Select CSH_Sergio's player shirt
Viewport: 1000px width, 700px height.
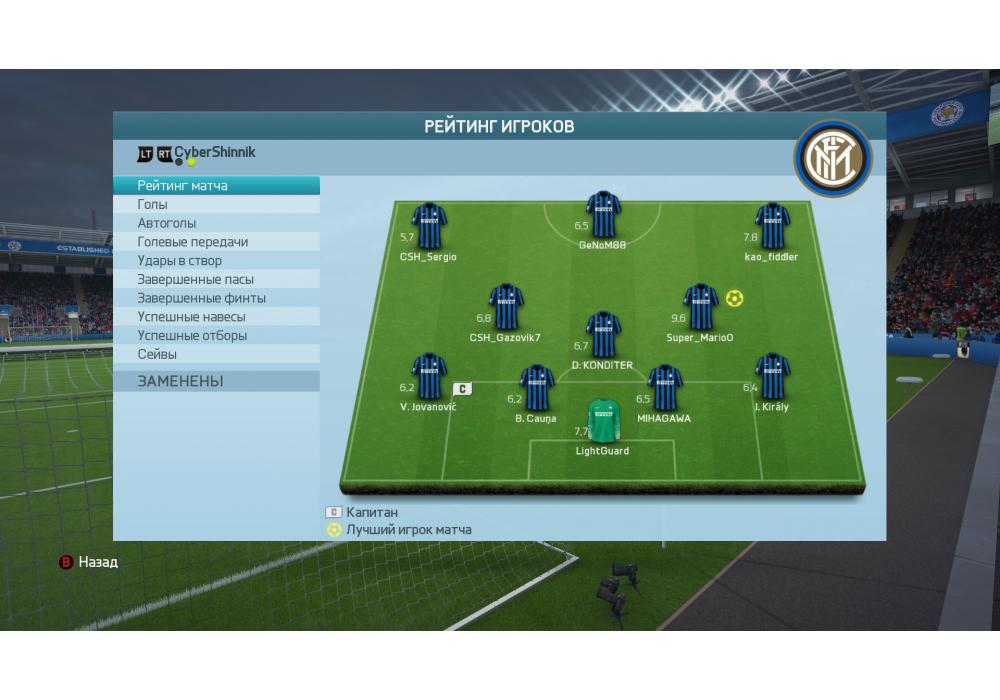pos(429,226)
